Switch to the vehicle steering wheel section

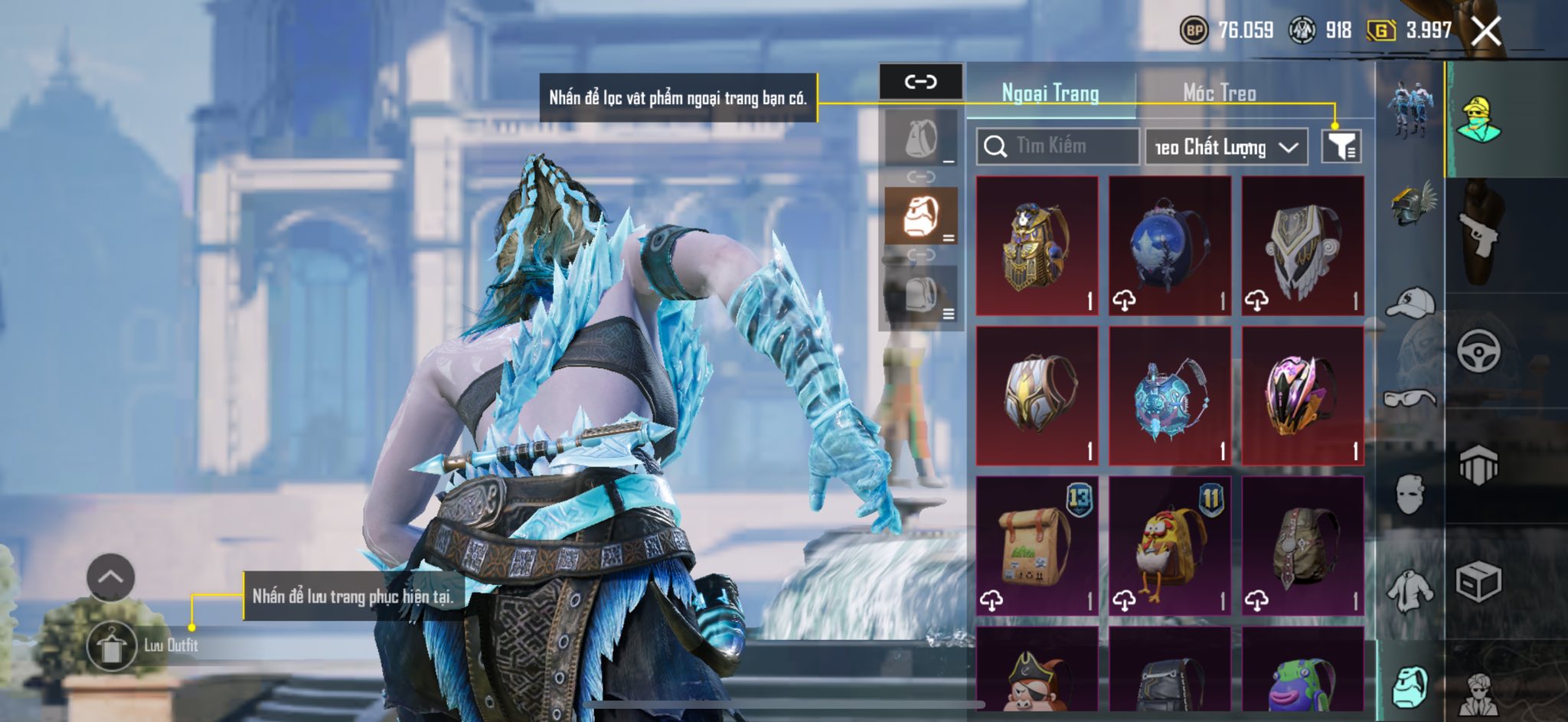1478,351
